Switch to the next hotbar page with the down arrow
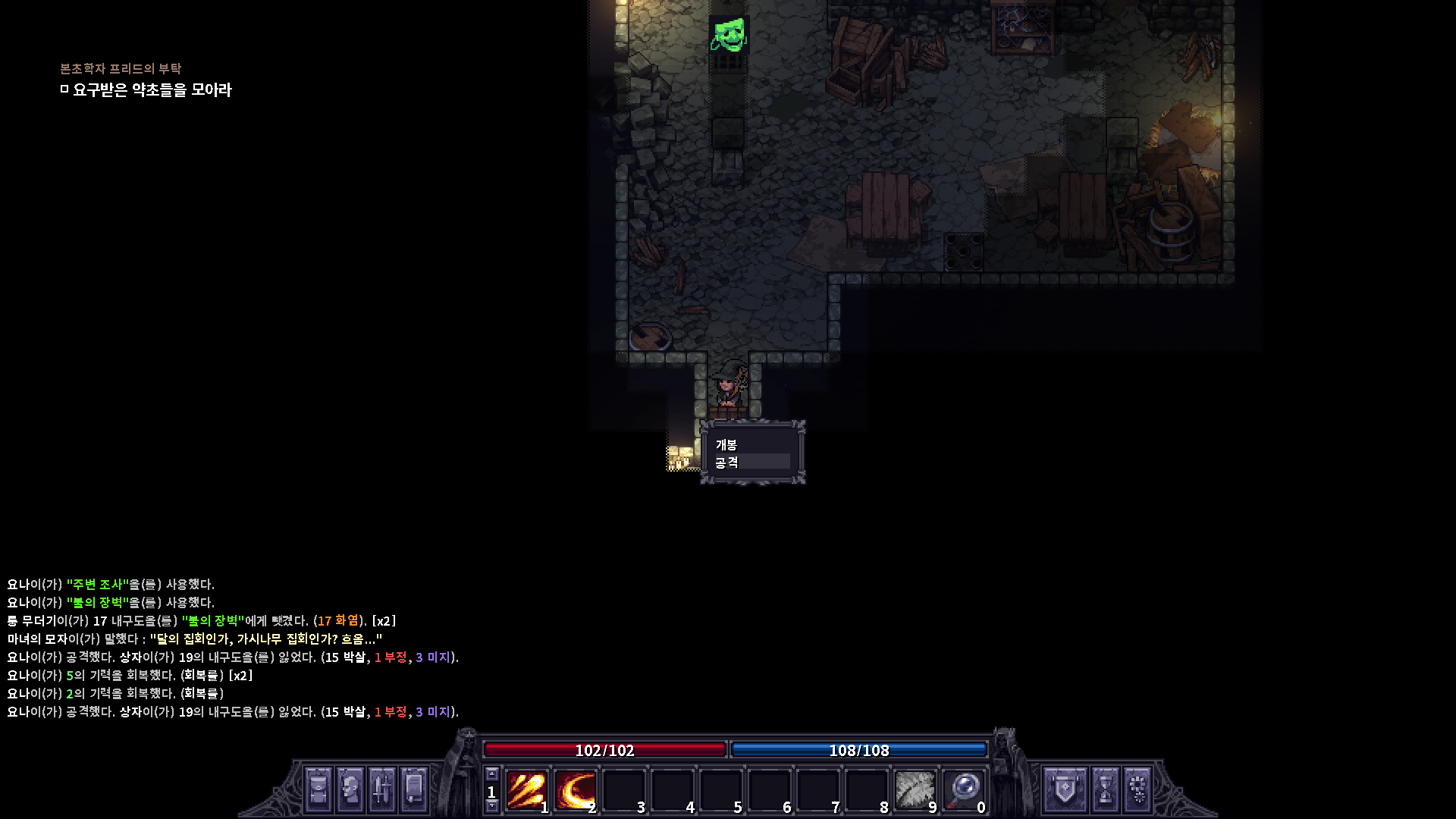The height and width of the screenshot is (819, 1456). (491, 806)
